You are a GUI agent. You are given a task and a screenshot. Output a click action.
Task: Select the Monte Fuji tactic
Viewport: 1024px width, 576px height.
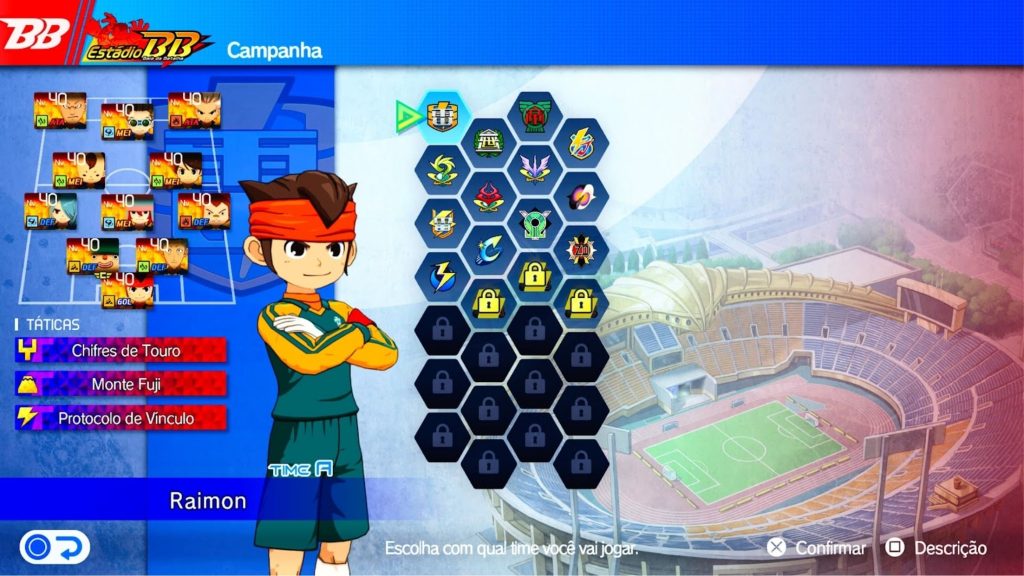click(121, 384)
